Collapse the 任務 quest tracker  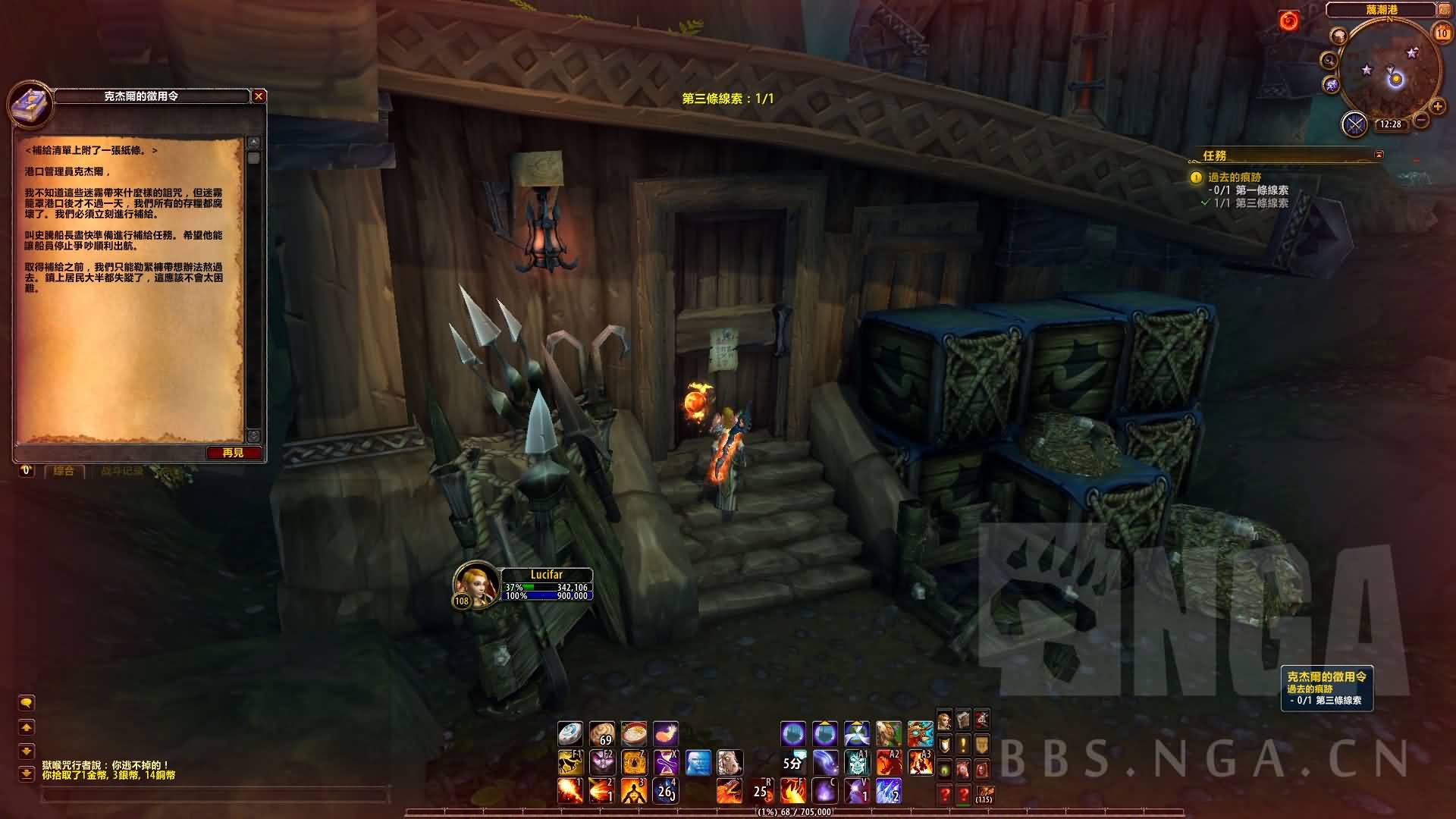(1379, 155)
